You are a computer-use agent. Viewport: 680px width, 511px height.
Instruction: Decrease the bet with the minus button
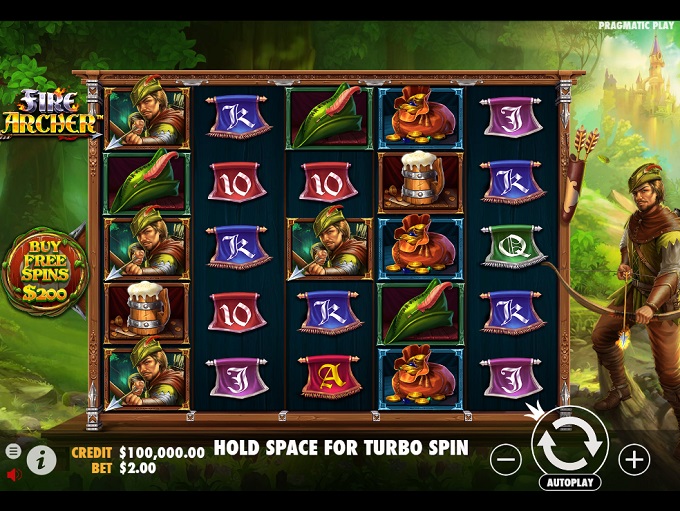coord(506,459)
